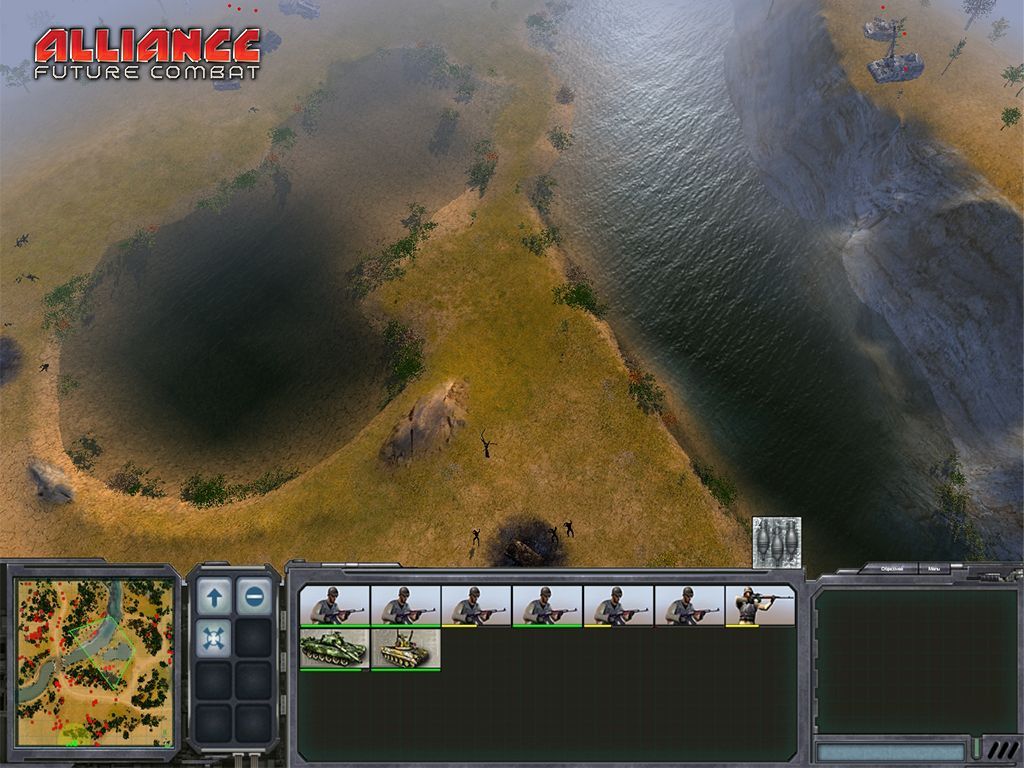Activate the four-arrows spread command

(x=214, y=638)
